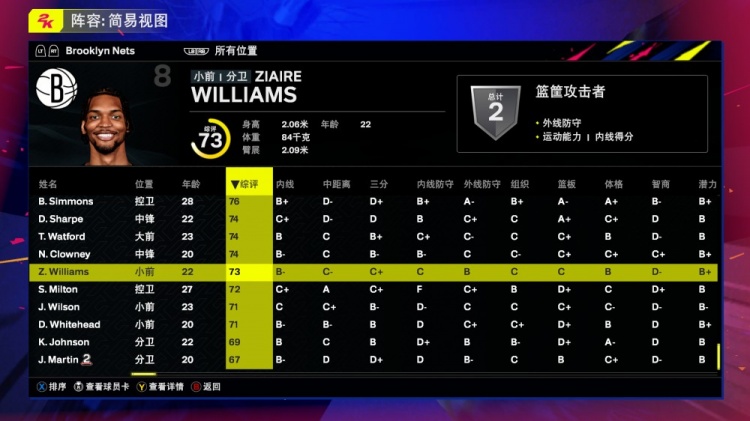Select highlighted Z. Williams row
750x421 pixels.
click(64, 272)
